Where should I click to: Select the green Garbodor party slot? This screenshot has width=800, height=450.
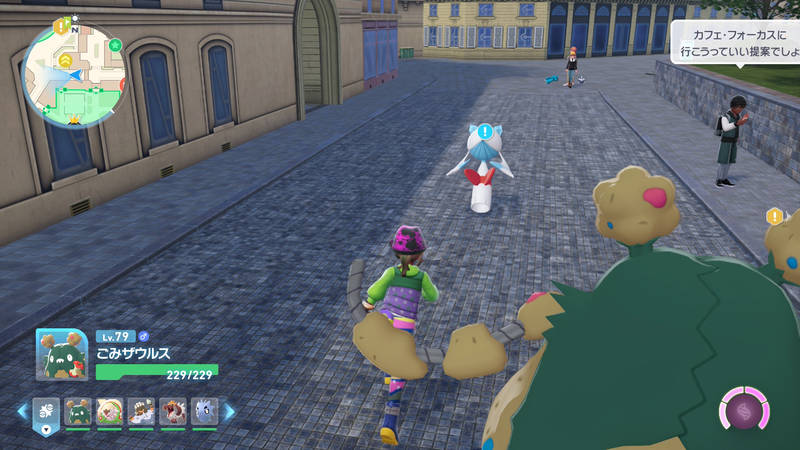tap(77, 411)
